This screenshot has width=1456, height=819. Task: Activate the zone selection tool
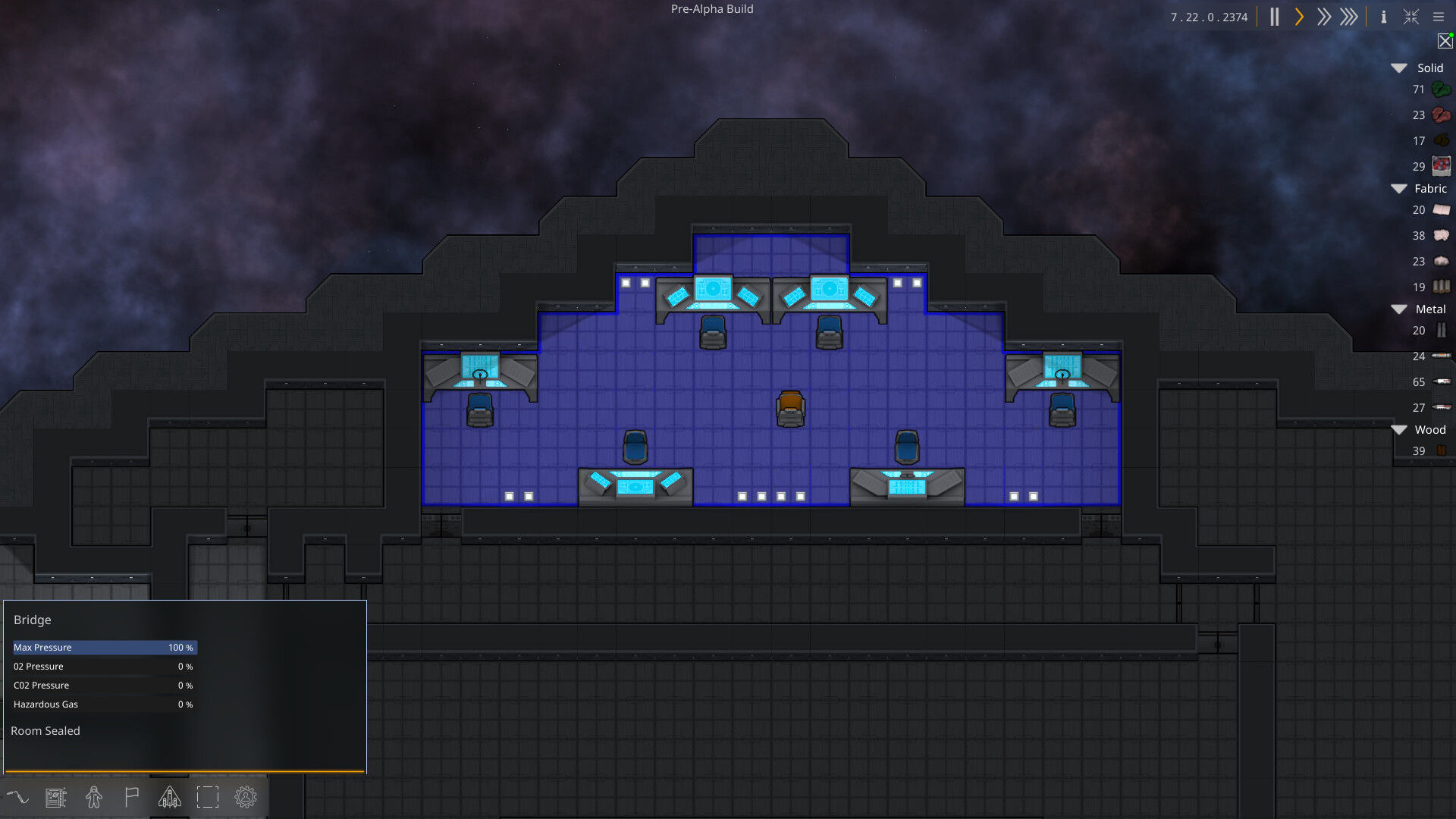click(x=208, y=797)
